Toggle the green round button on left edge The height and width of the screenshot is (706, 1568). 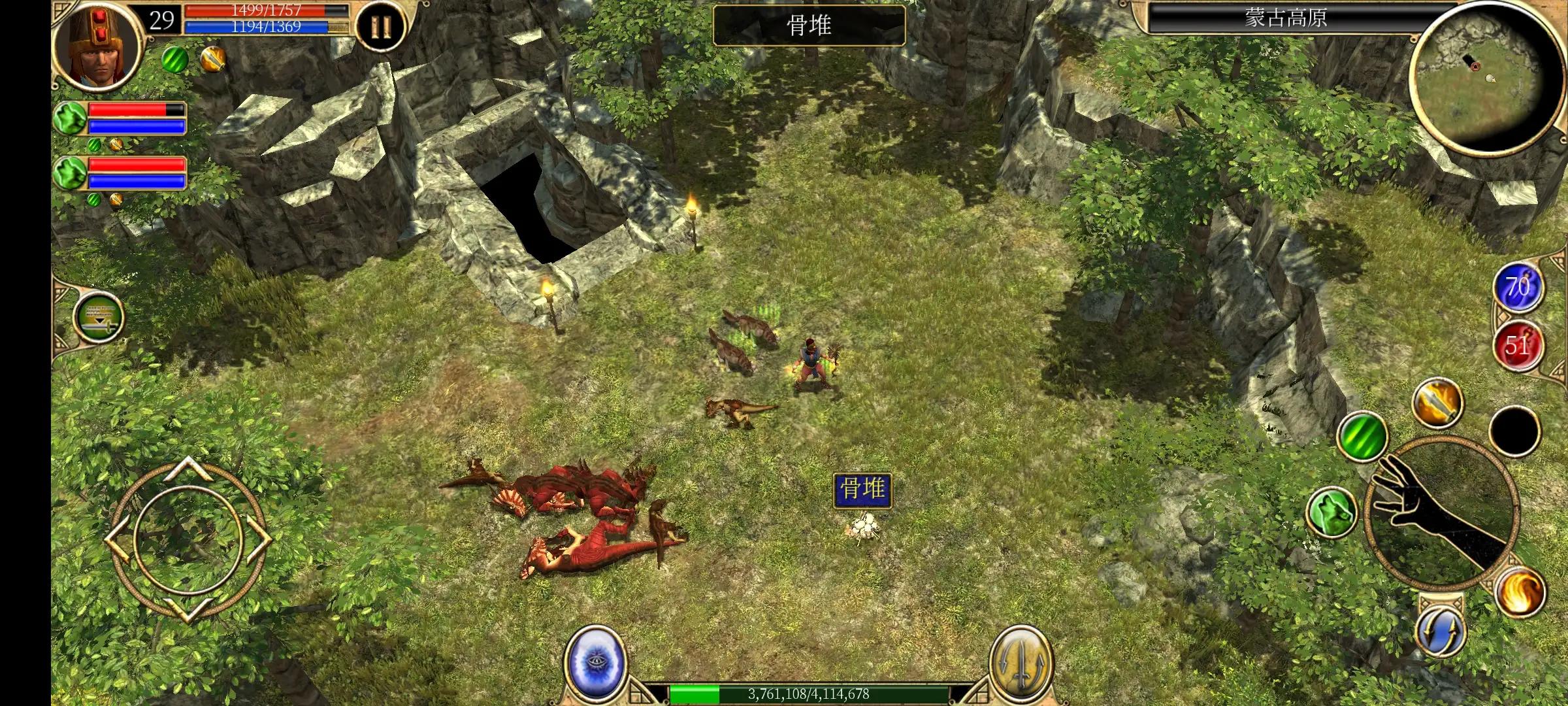pyautogui.click(x=99, y=316)
